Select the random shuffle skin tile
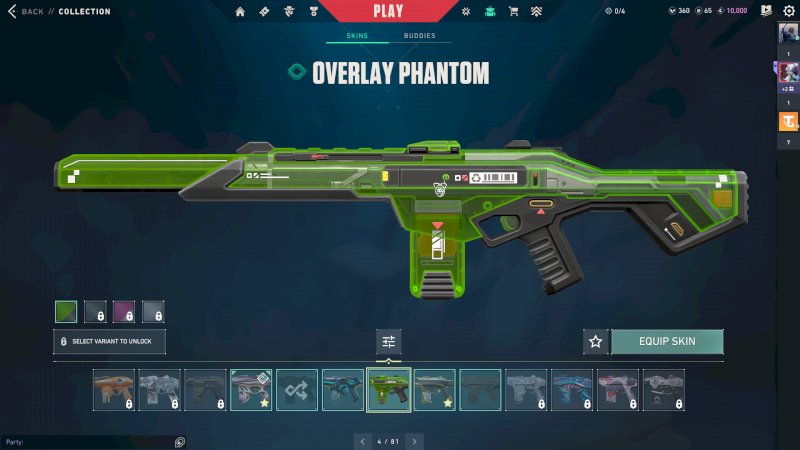800x450 pixels. (x=297, y=390)
